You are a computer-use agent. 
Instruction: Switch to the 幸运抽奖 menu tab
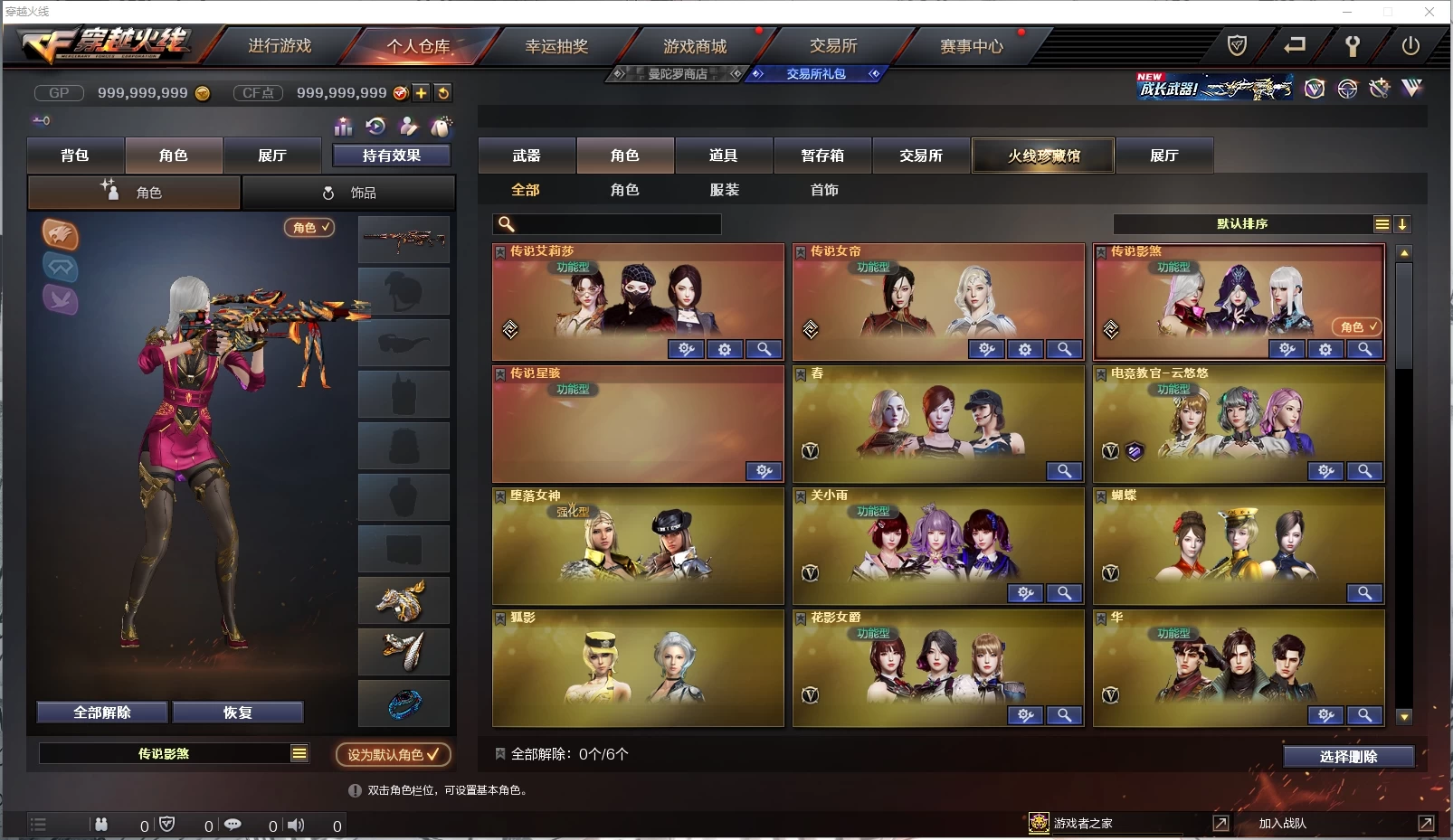(558, 45)
